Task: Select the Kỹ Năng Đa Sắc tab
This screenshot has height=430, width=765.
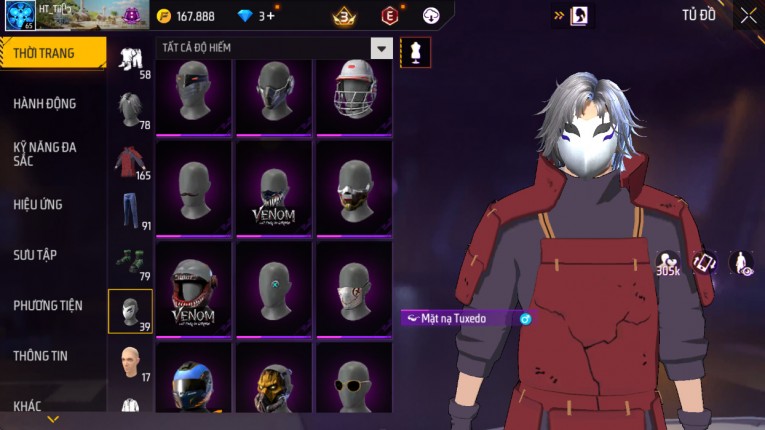Action: pyautogui.click(x=45, y=153)
